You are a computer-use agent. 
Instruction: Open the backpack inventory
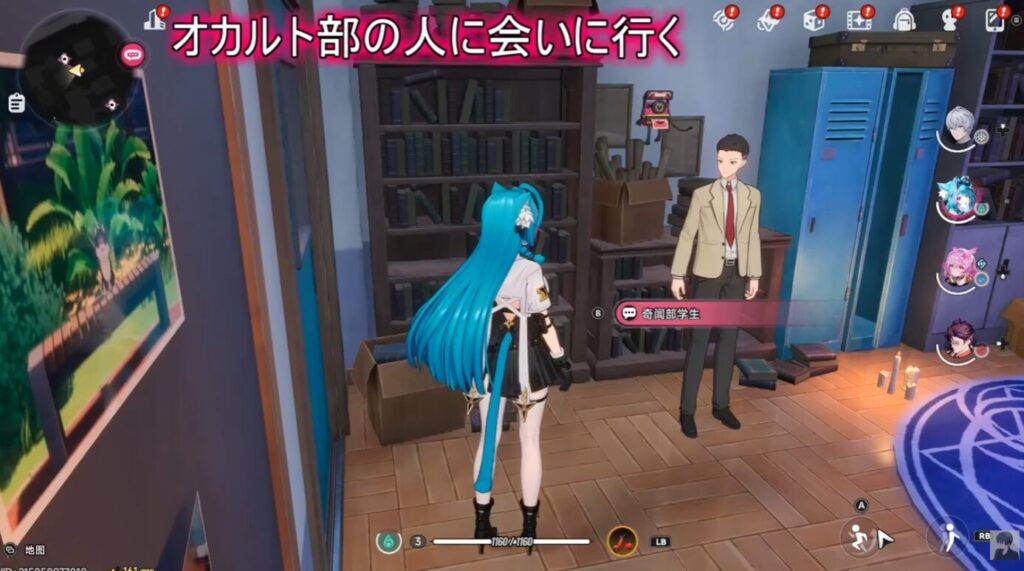pyautogui.click(x=903, y=19)
